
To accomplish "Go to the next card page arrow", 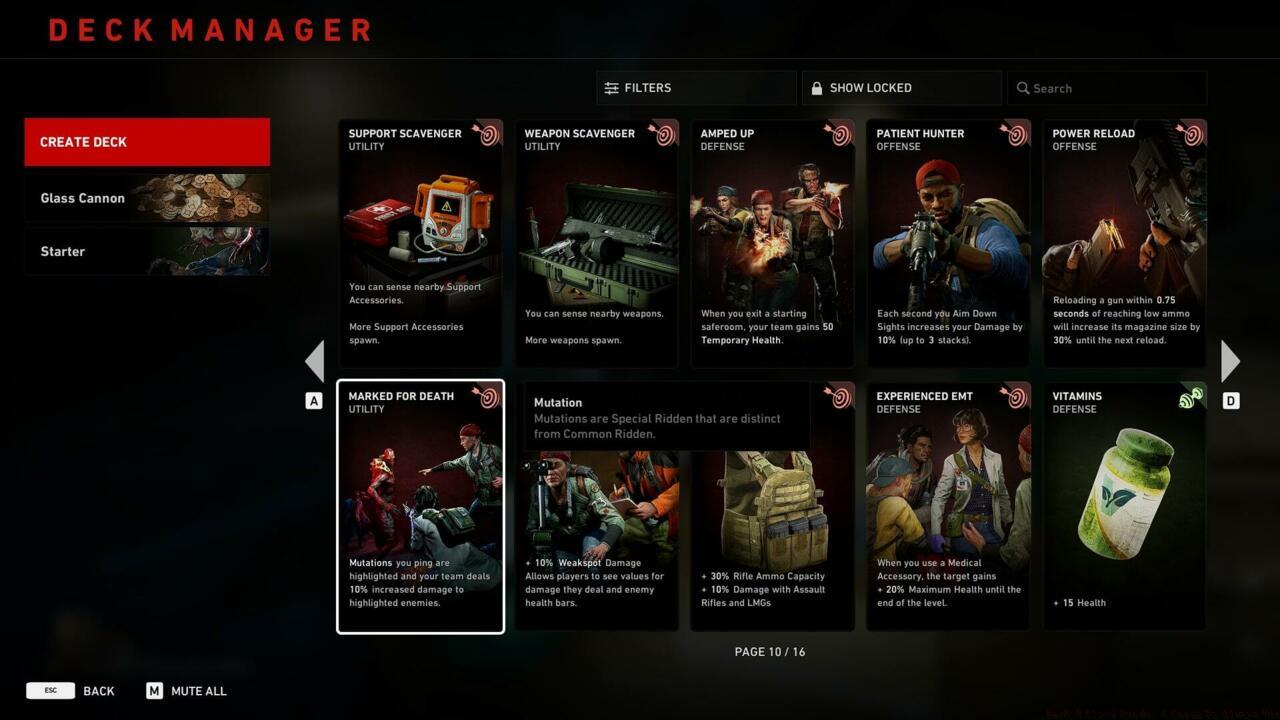I will point(1230,361).
